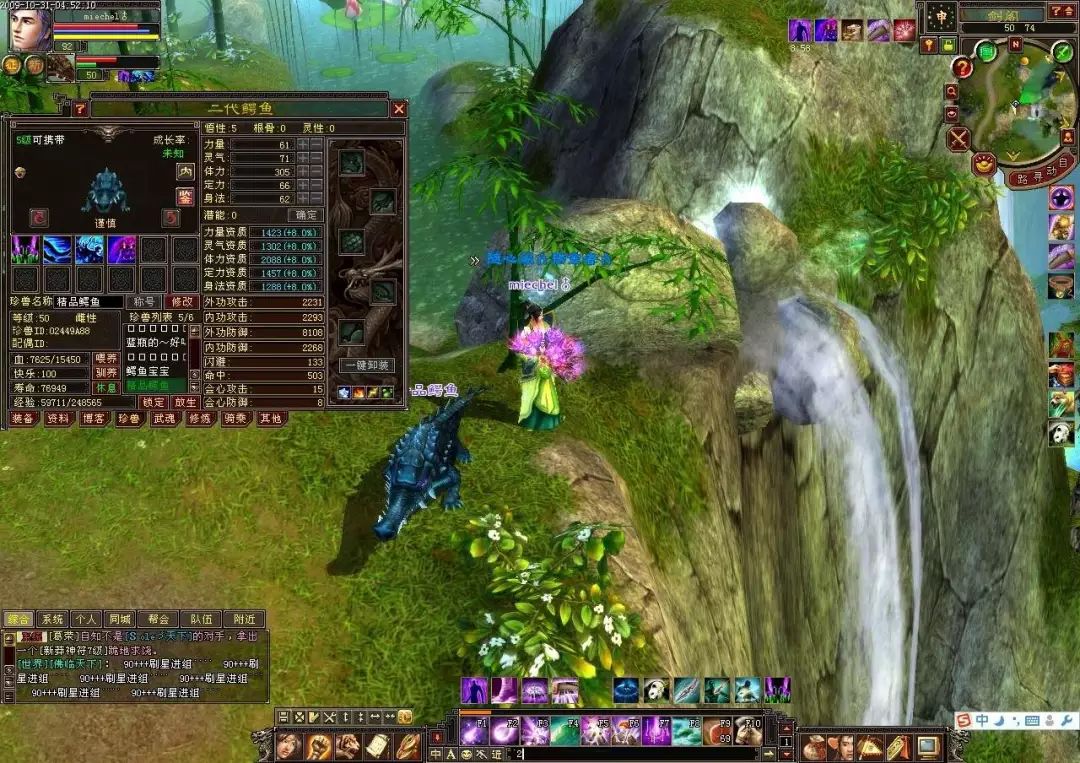
Task: Unequip all pet gear with 一键卸装
Action: pyautogui.click(x=367, y=366)
